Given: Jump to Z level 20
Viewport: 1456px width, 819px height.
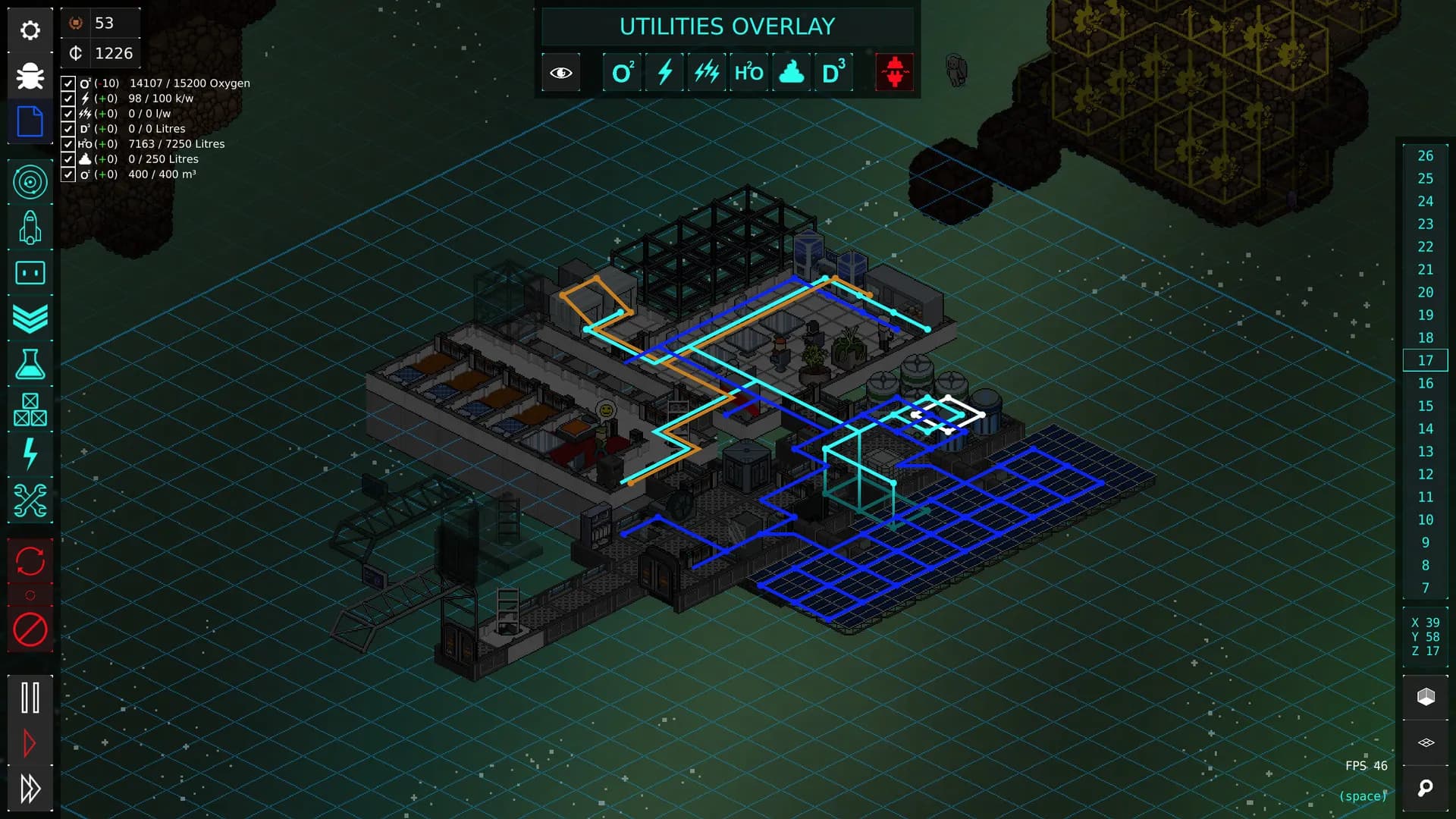Looking at the screenshot, I should [x=1425, y=292].
